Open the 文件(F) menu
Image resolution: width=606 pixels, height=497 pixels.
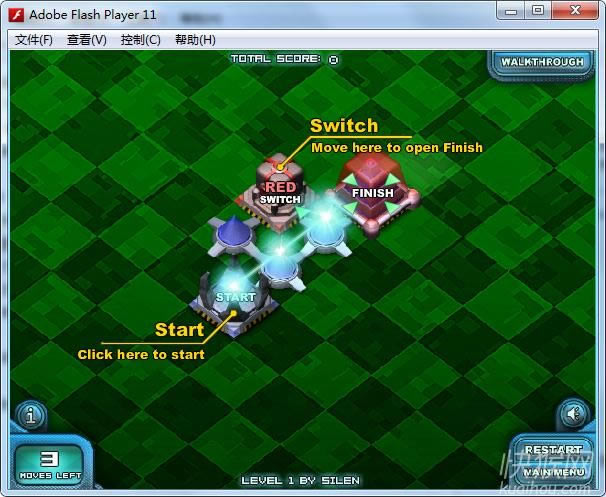coord(34,40)
